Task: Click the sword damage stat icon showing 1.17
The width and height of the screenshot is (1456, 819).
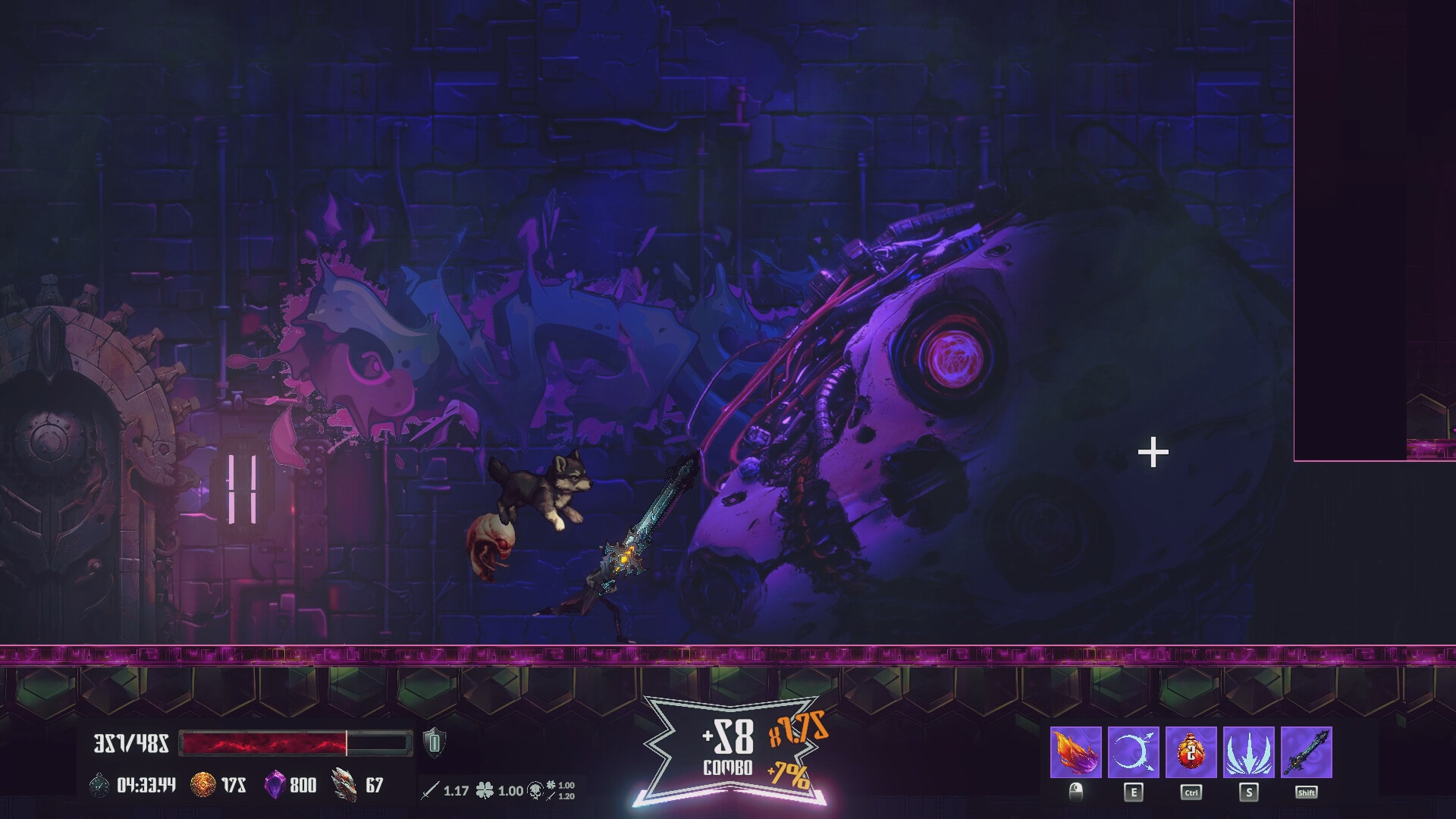Action: point(432,789)
